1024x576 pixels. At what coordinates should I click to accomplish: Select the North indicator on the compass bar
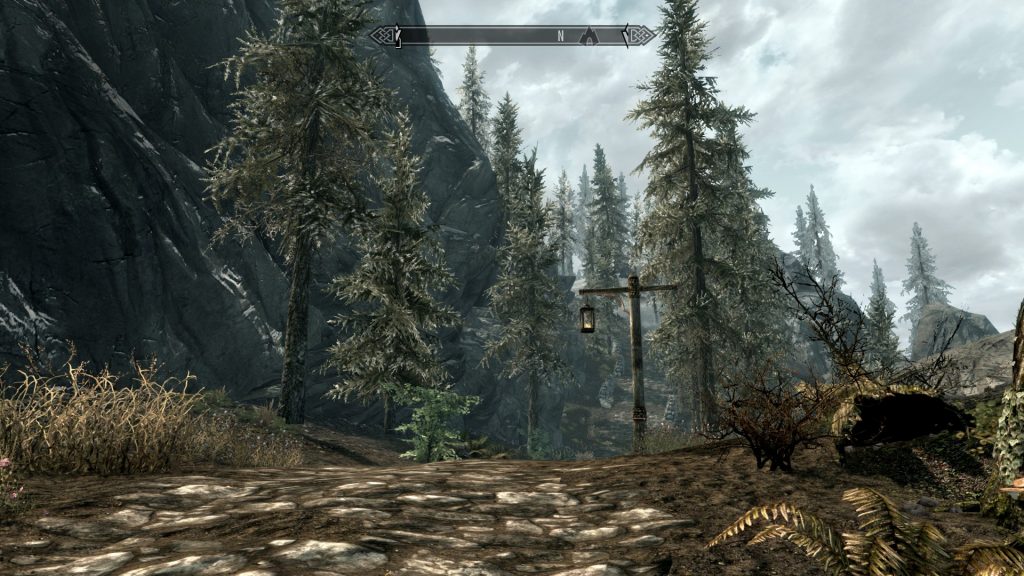click(559, 36)
